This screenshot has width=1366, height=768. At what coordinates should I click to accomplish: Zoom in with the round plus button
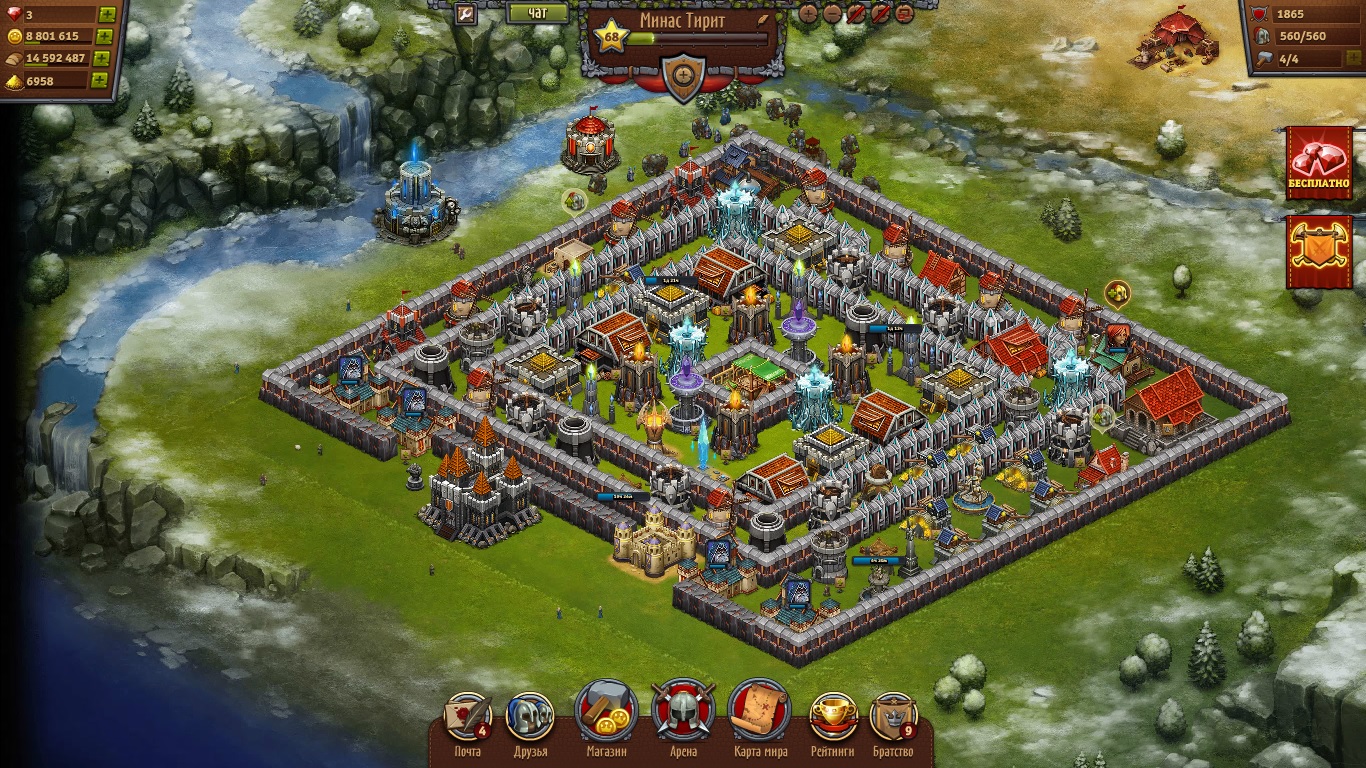809,13
